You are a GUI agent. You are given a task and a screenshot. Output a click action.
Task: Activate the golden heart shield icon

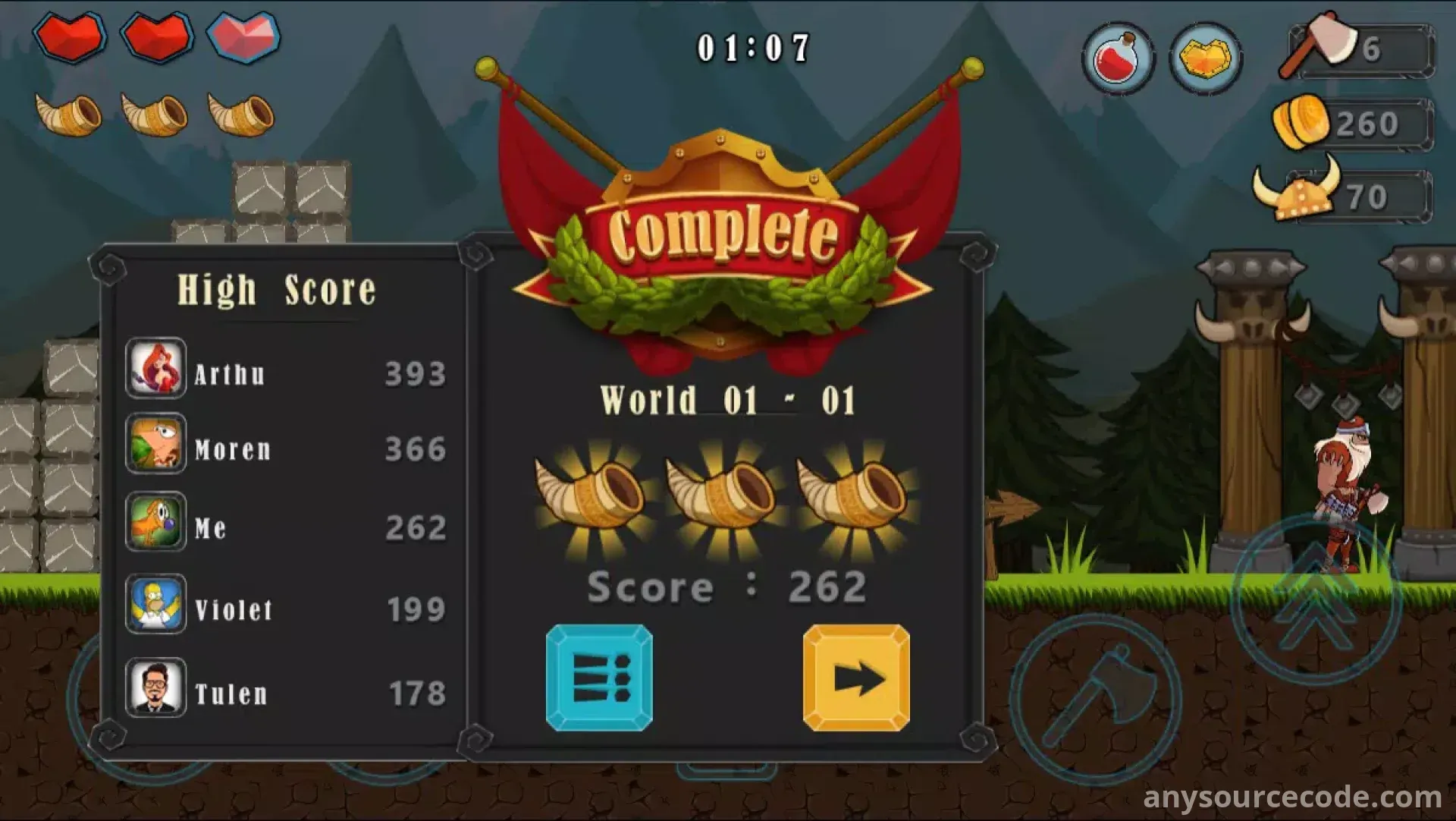point(1205,58)
